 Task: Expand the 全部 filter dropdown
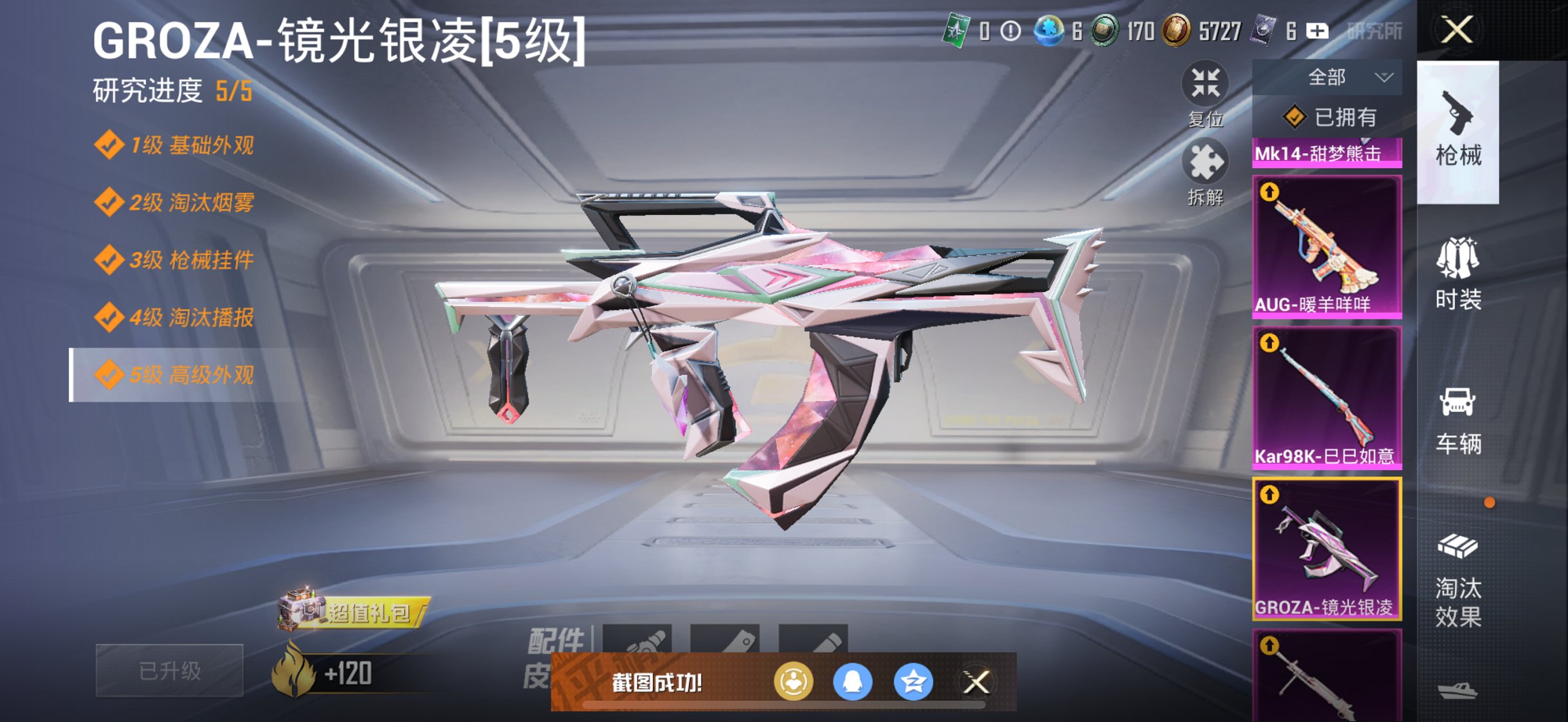coord(1327,76)
